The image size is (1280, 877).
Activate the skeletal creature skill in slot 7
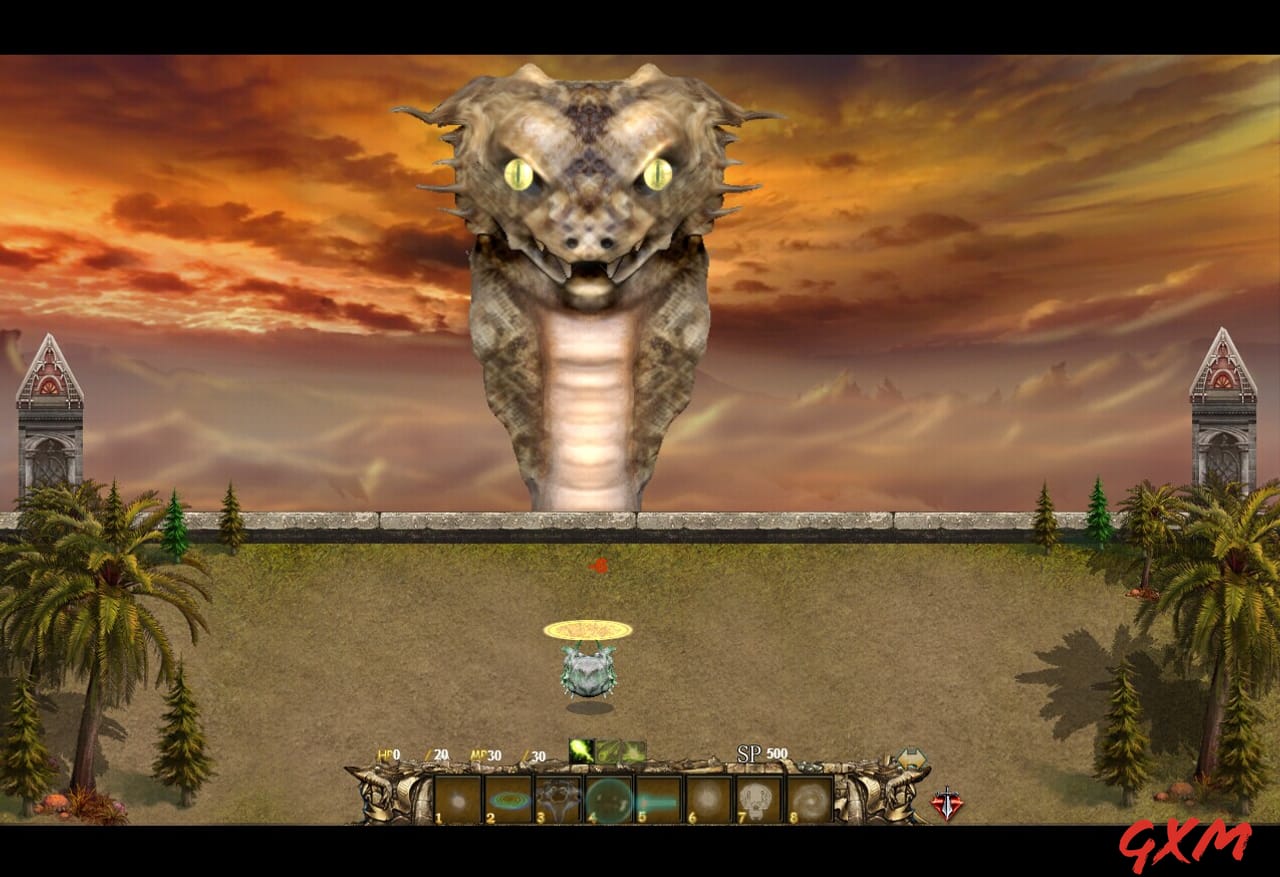click(757, 799)
